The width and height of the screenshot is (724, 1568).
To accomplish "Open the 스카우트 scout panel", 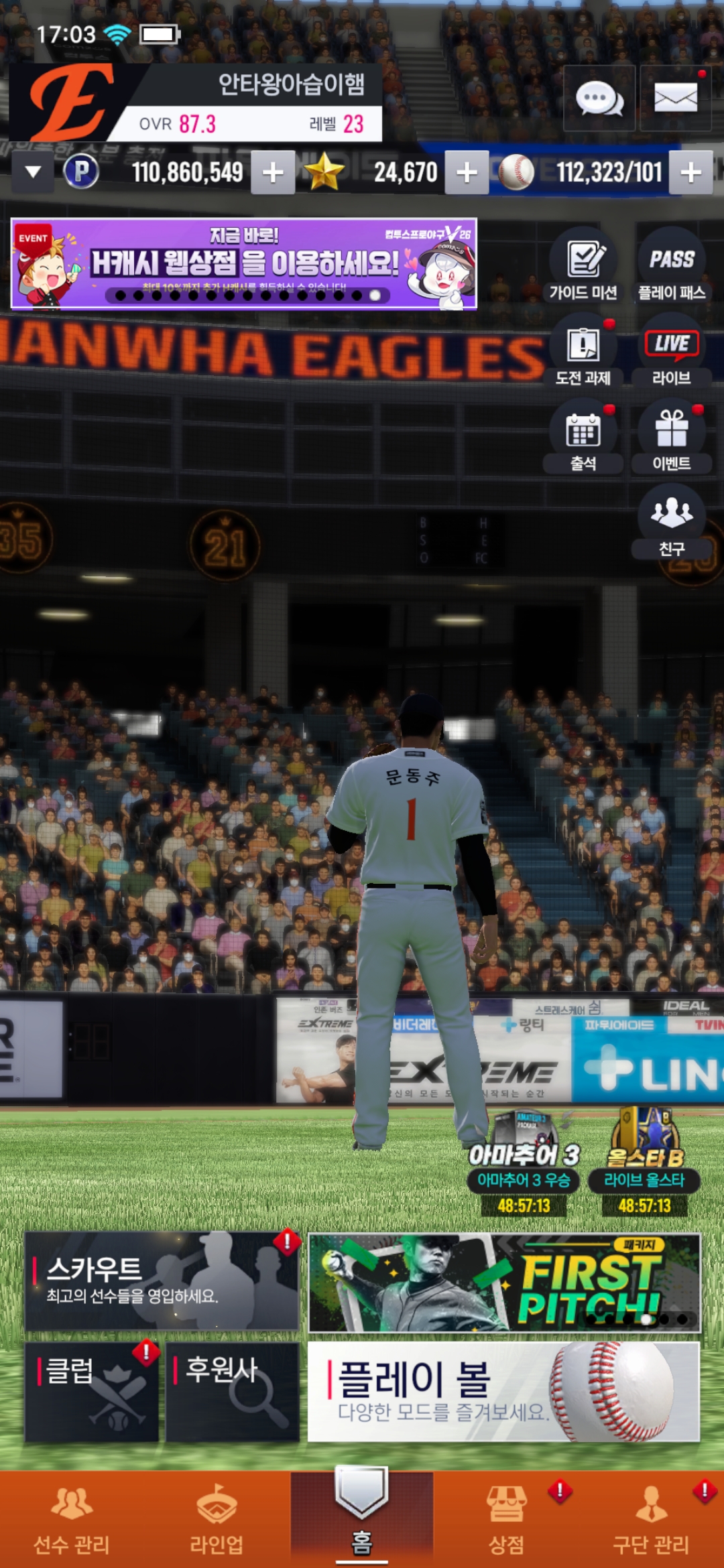I will point(162,1281).
